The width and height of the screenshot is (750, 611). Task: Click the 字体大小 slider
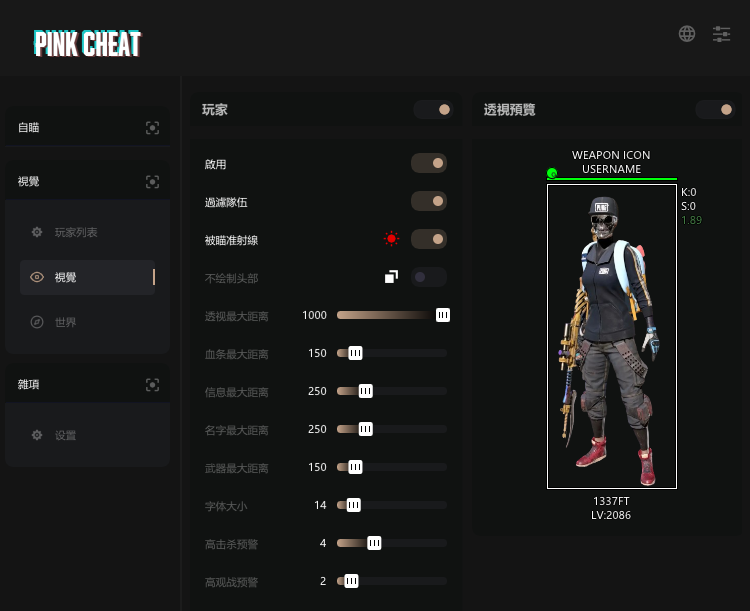coord(392,505)
